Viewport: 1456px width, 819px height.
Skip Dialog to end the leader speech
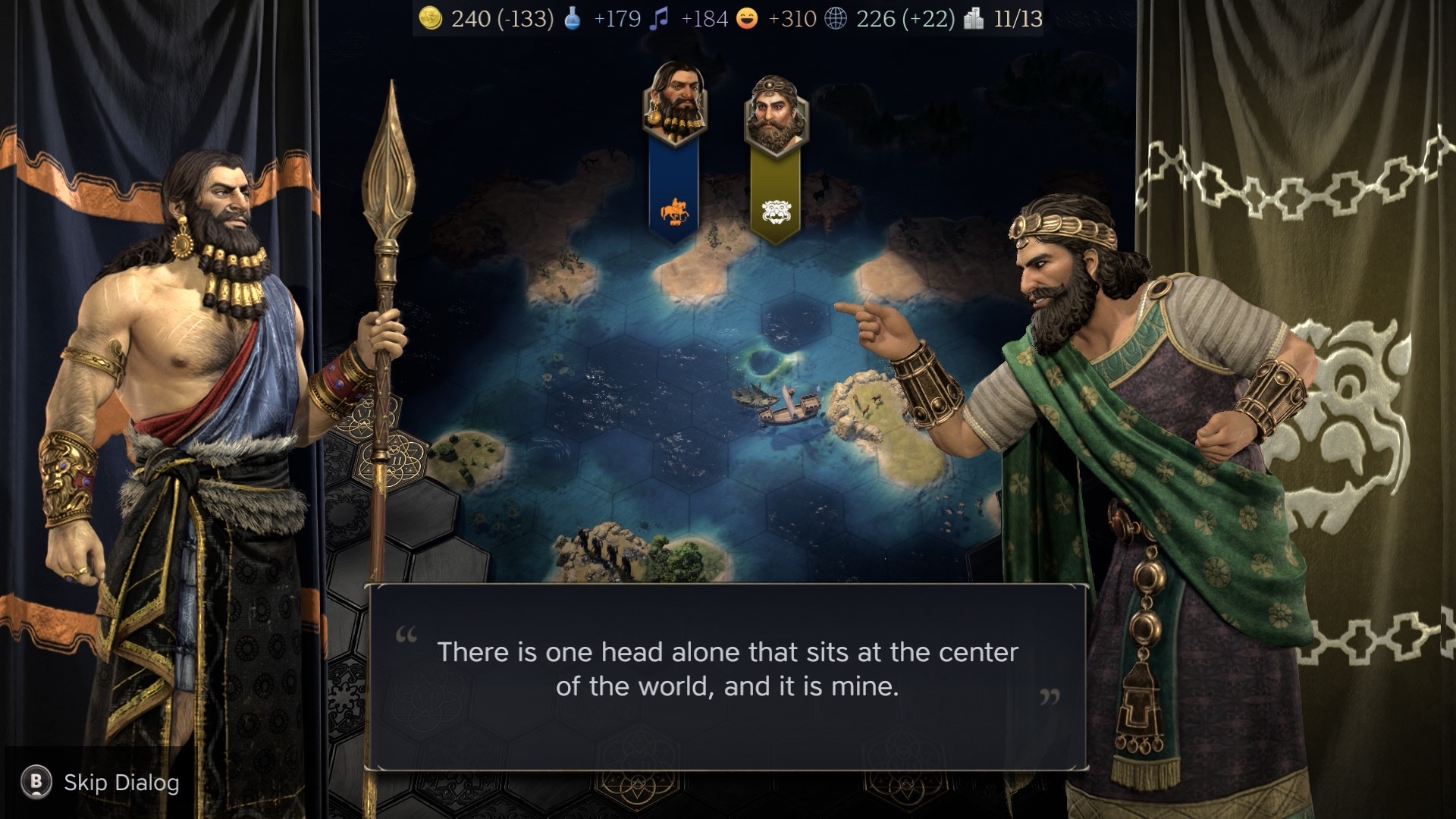(x=102, y=783)
